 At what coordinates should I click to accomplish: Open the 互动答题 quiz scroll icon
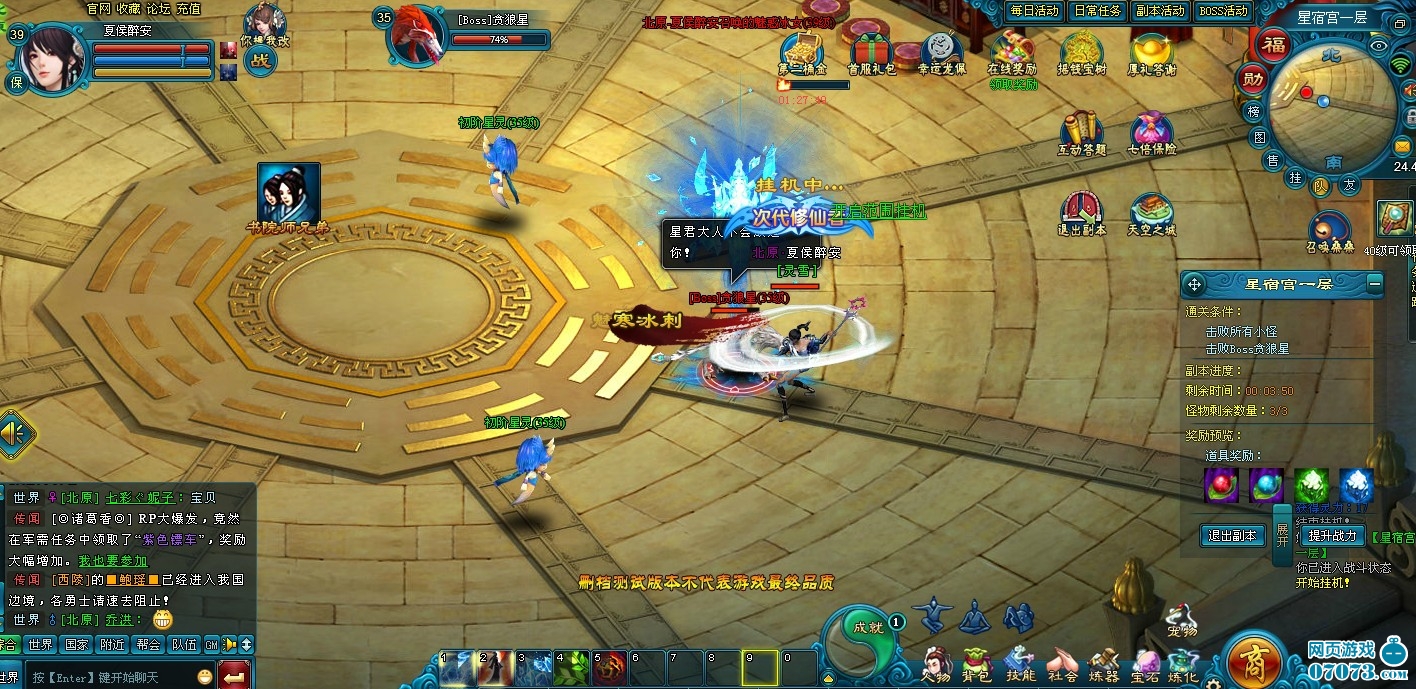1081,131
